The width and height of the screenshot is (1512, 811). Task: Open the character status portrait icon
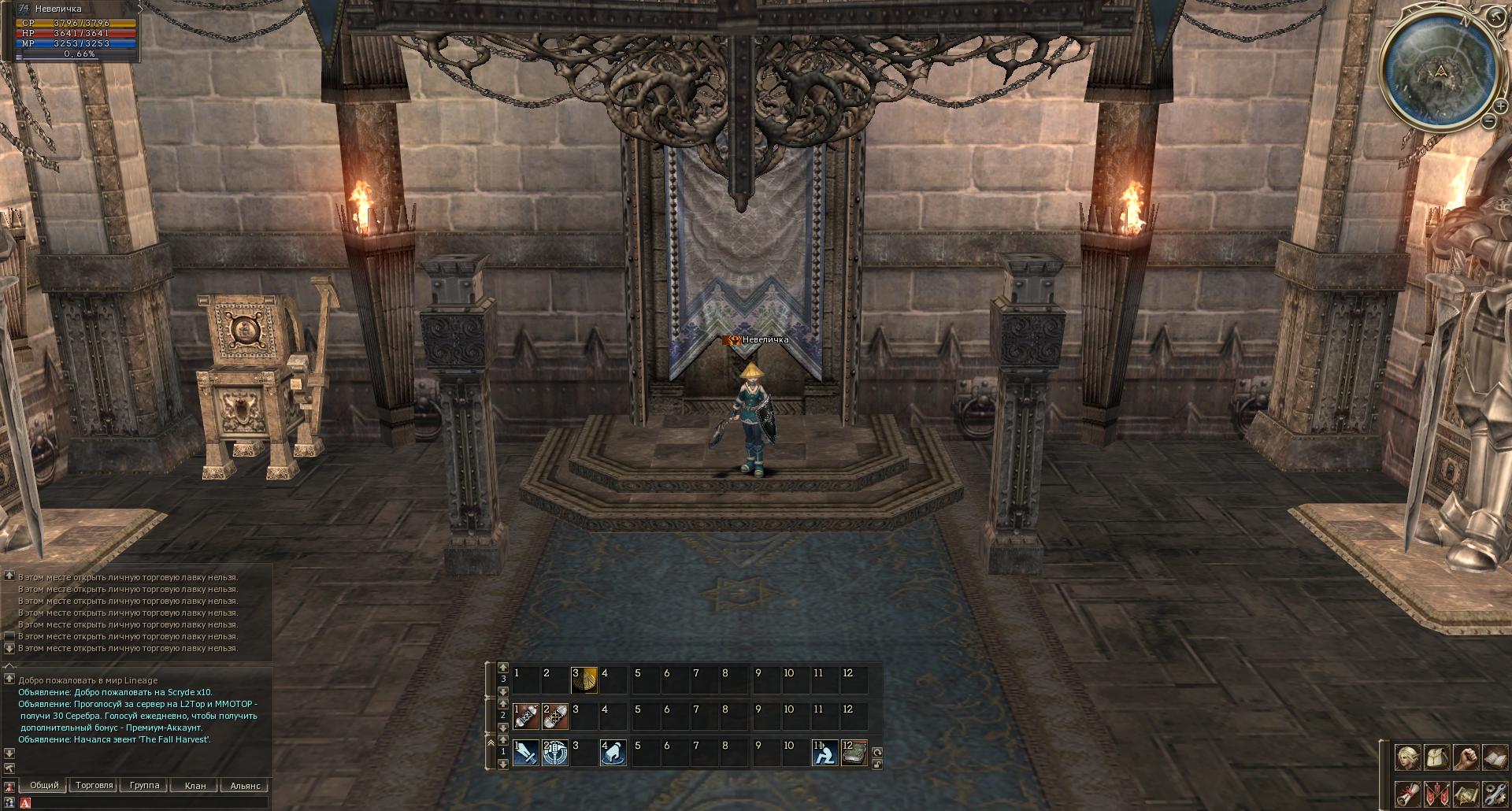pyautogui.click(x=1408, y=758)
